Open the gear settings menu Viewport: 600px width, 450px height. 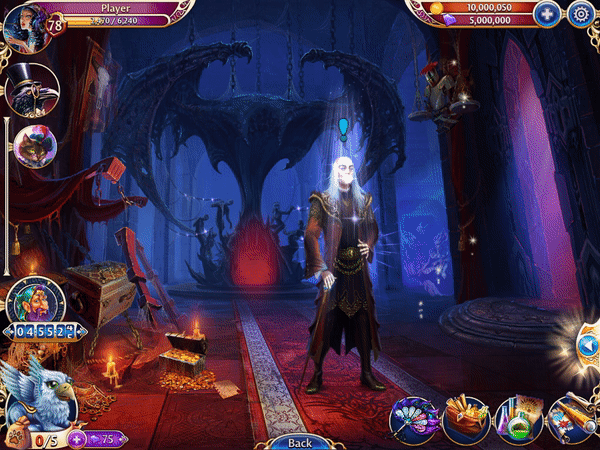(580, 14)
